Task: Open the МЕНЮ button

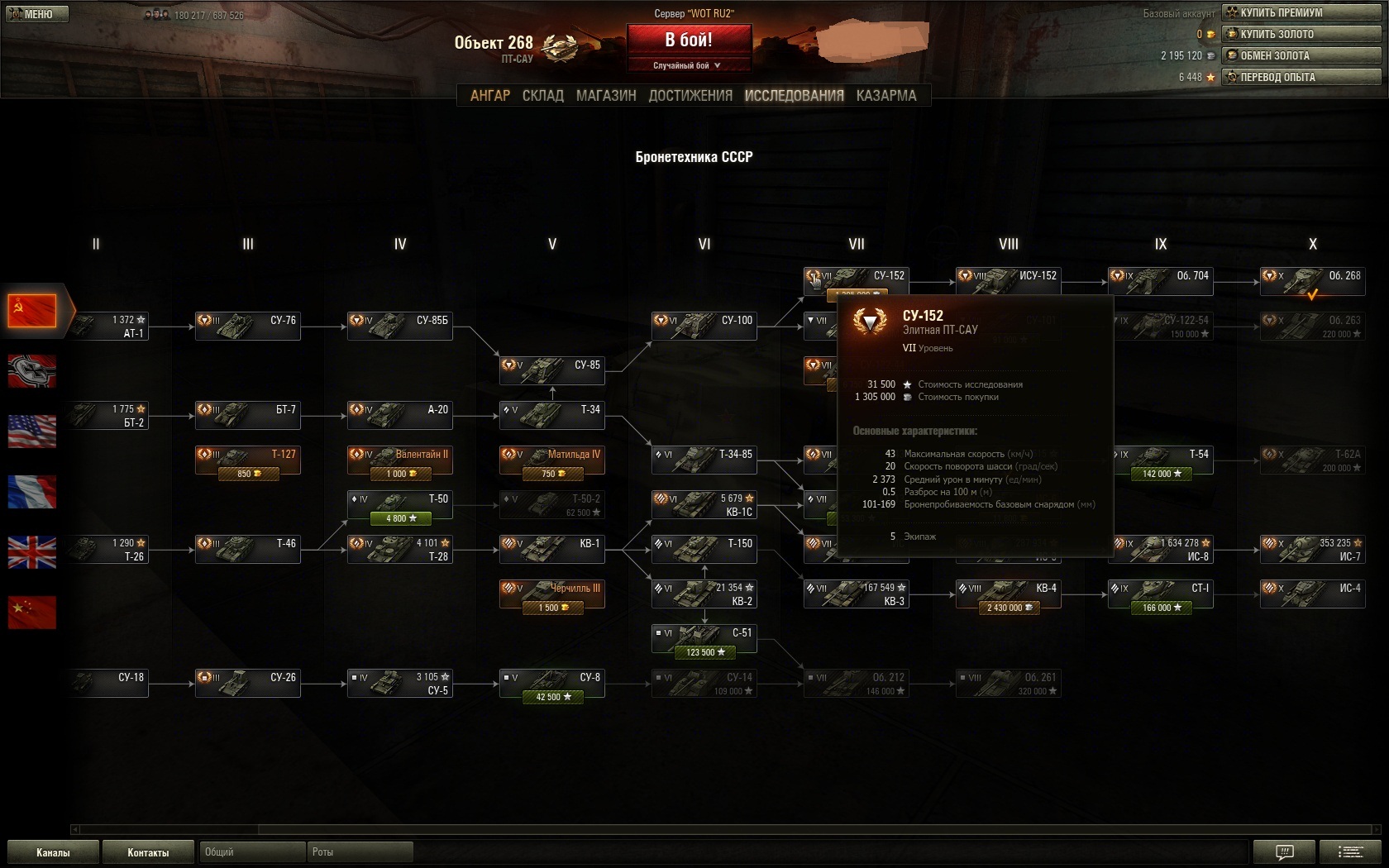Action: tap(37, 14)
